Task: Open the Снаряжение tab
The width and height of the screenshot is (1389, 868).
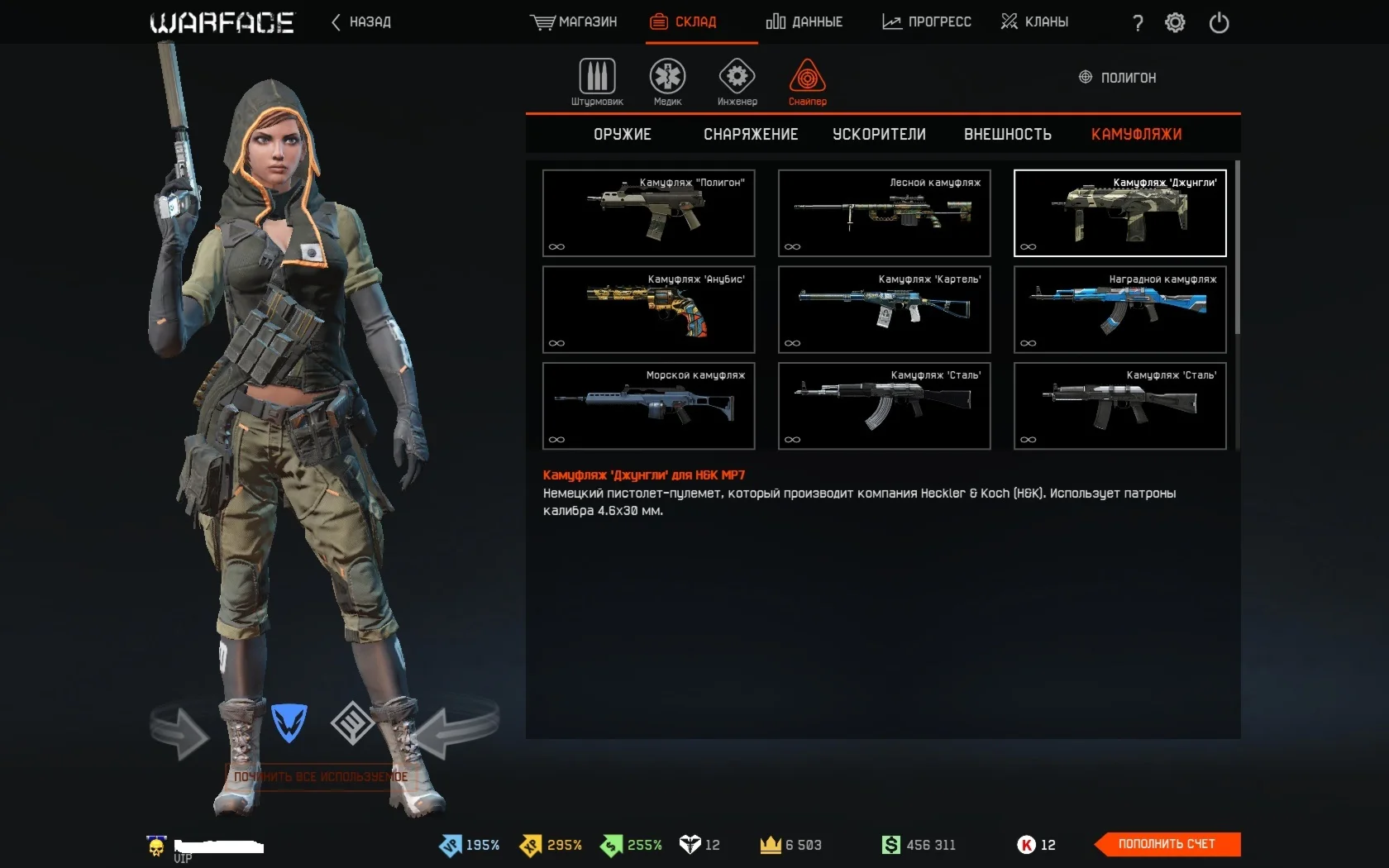Action: click(751, 135)
